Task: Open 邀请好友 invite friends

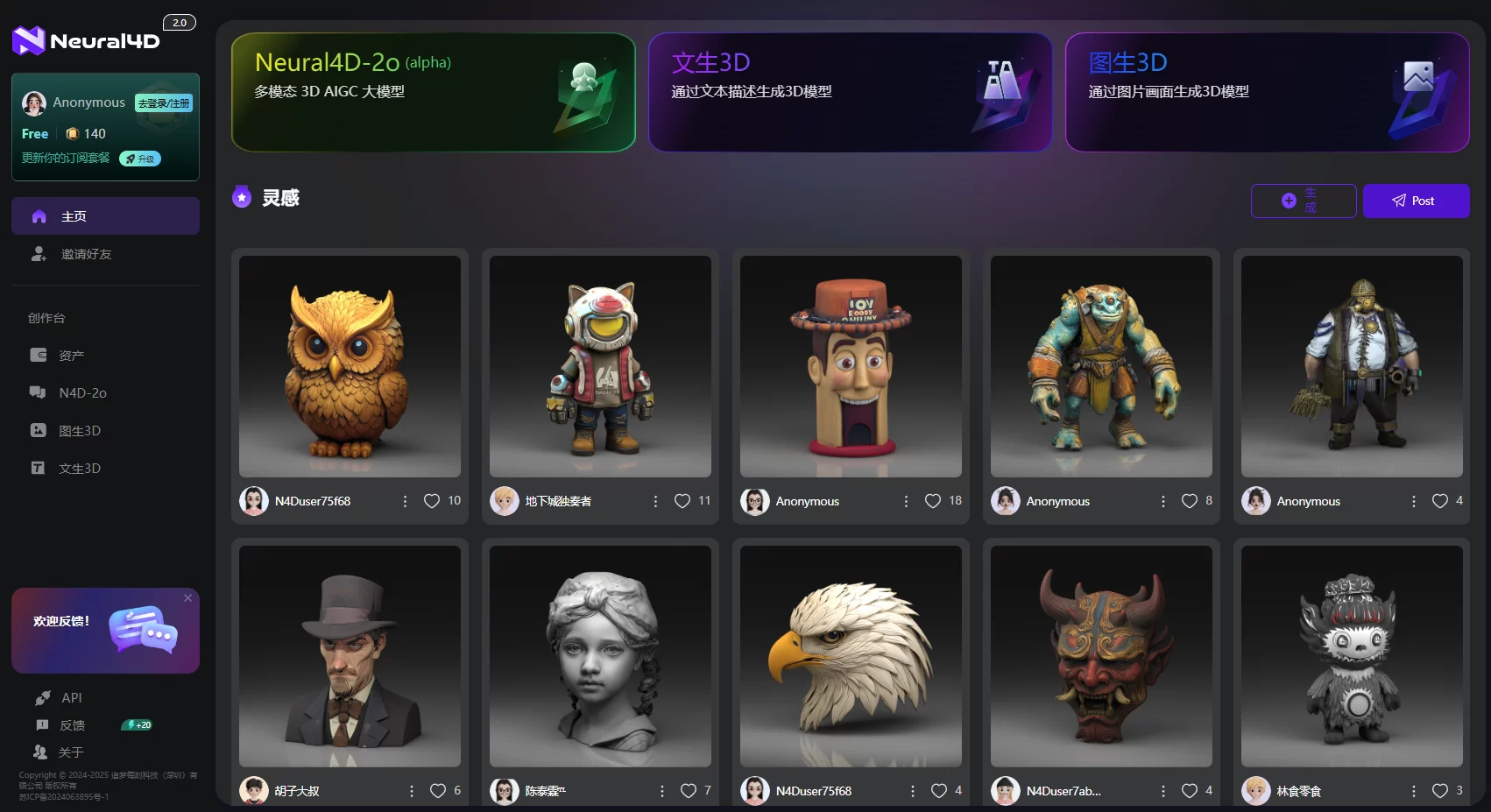Action: 86,254
